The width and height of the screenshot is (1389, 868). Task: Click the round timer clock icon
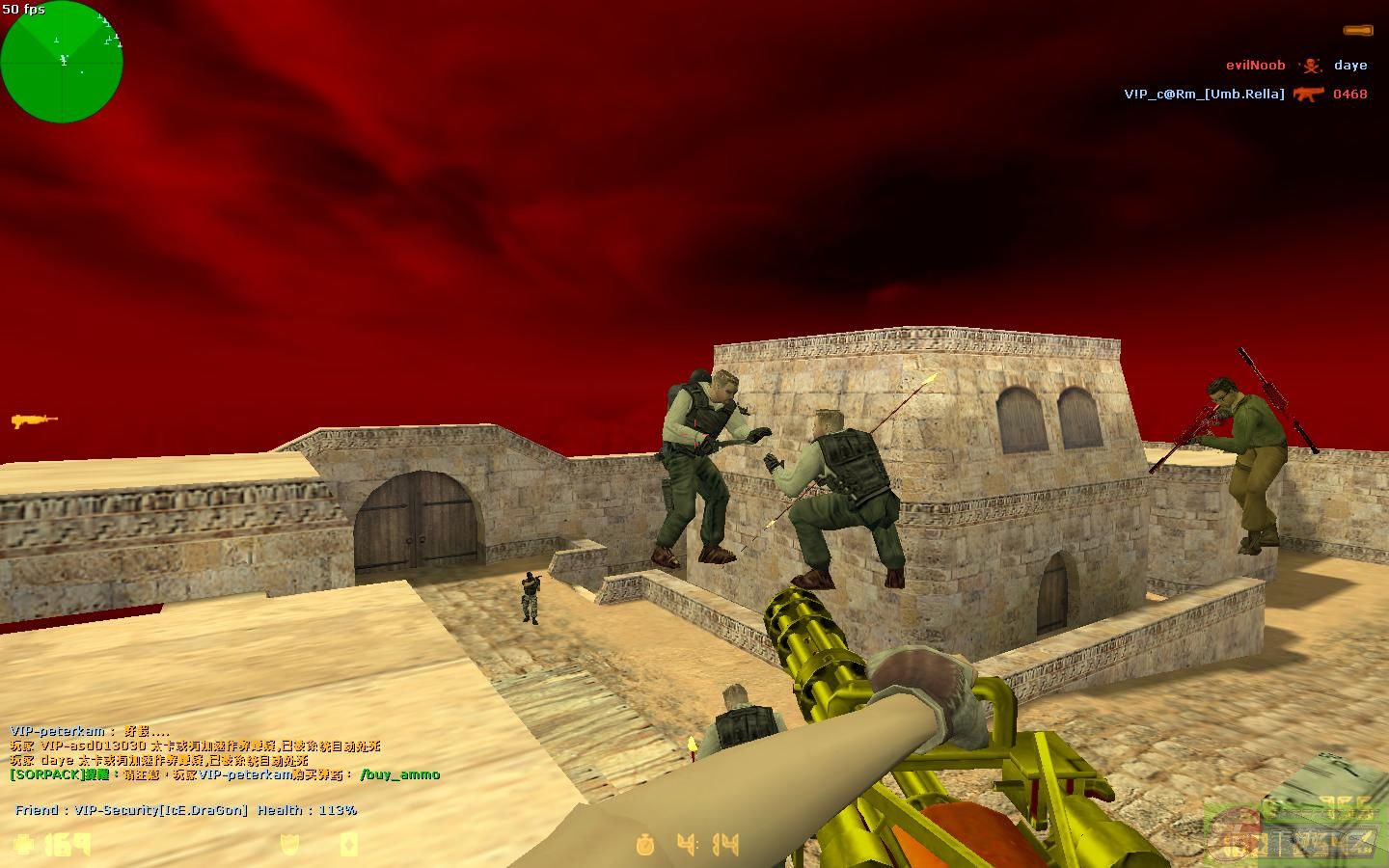coord(645,846)
